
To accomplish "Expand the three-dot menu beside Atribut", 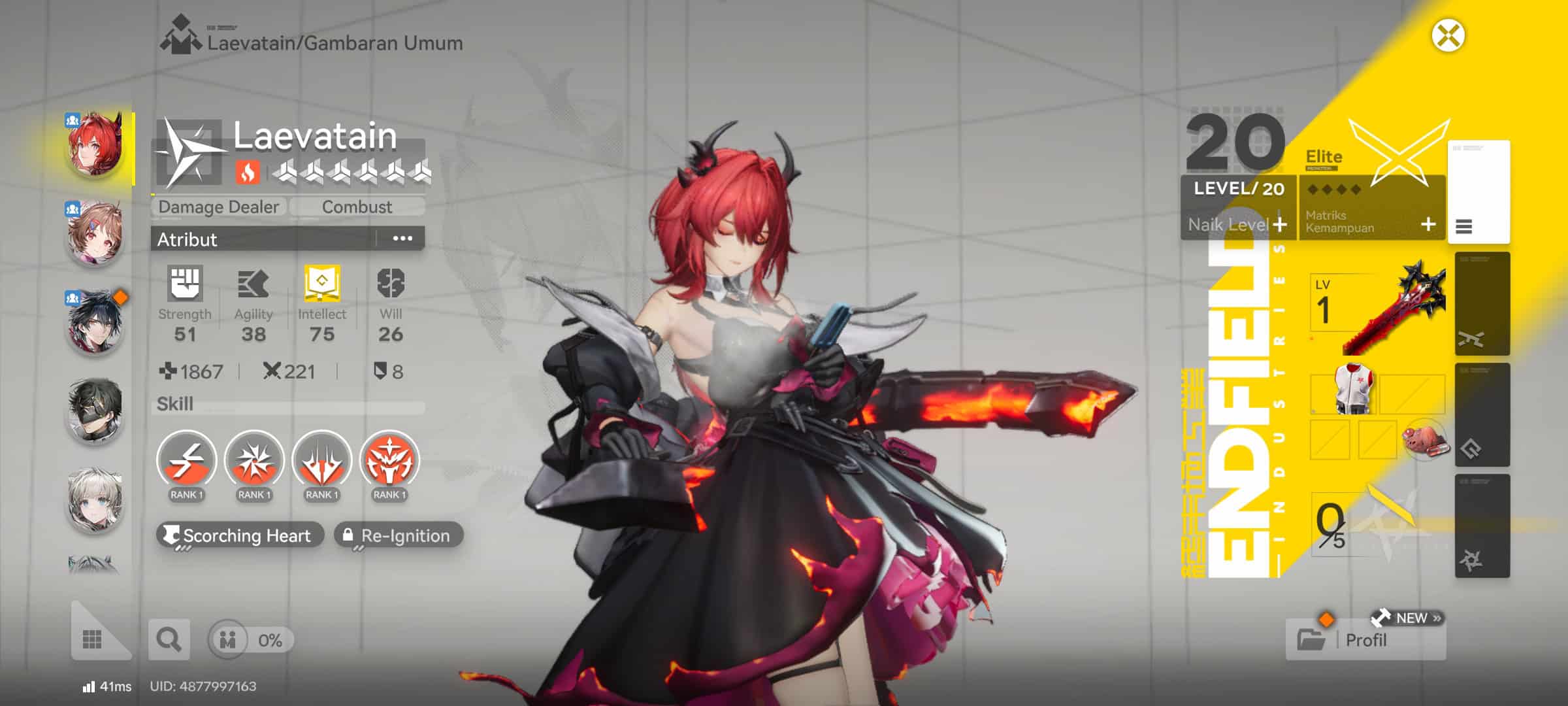I will point(403,239).
